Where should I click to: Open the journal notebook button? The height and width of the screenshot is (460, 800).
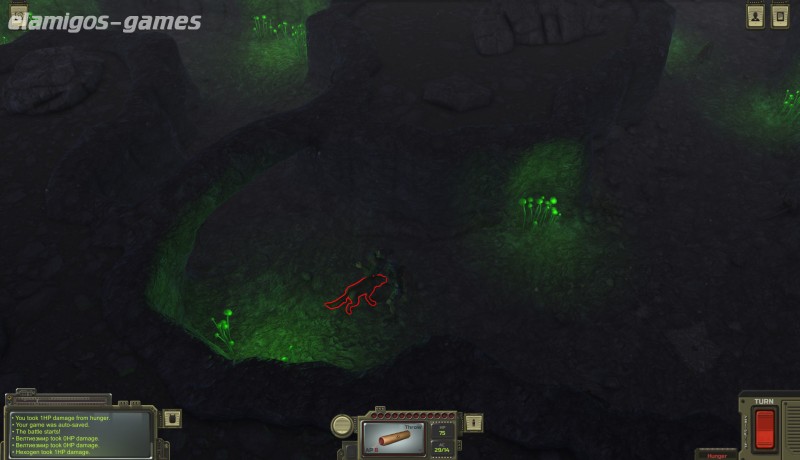tap(780, 16)
